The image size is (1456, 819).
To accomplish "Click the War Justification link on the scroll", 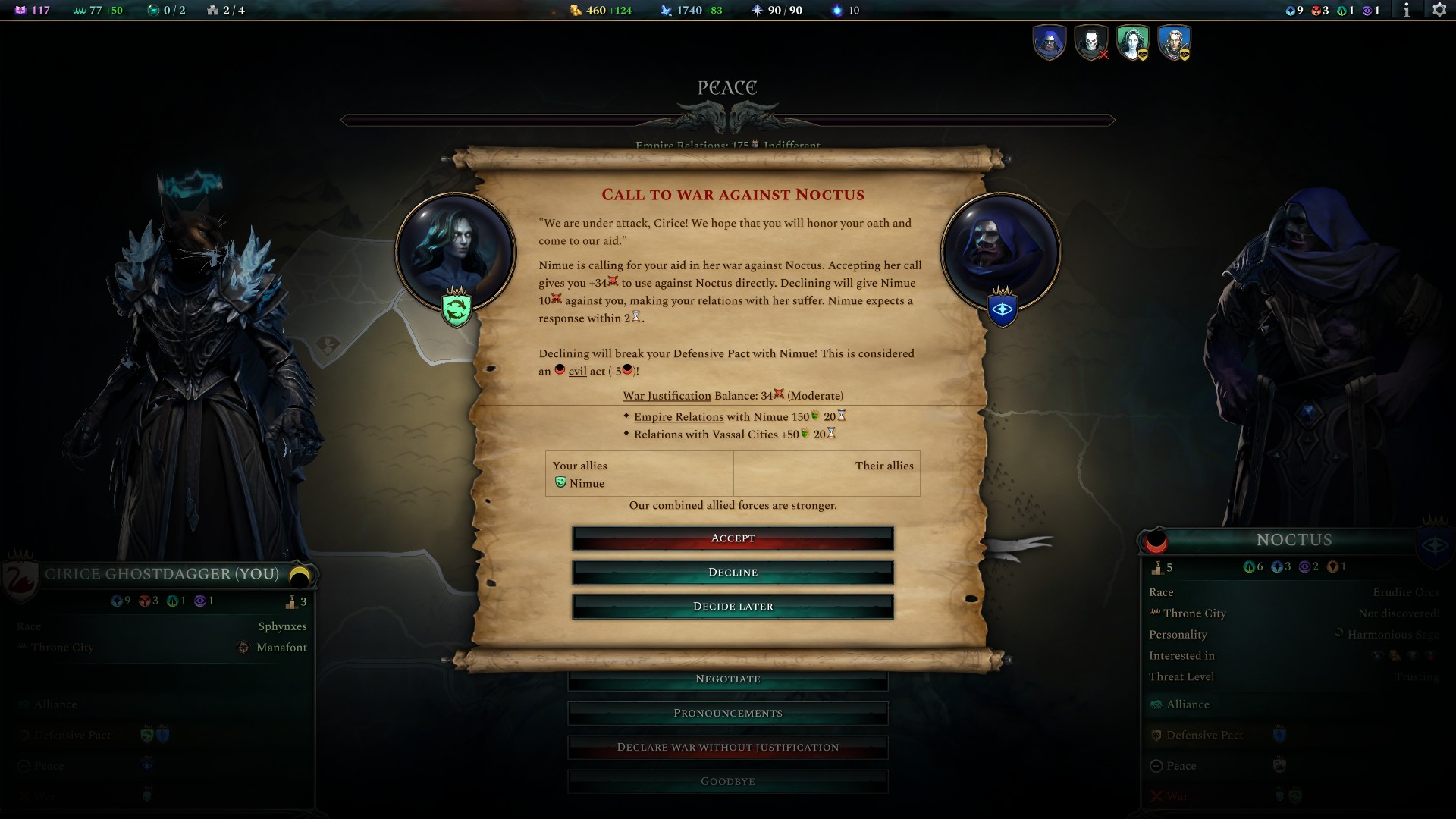I will [x=666, y=395].
